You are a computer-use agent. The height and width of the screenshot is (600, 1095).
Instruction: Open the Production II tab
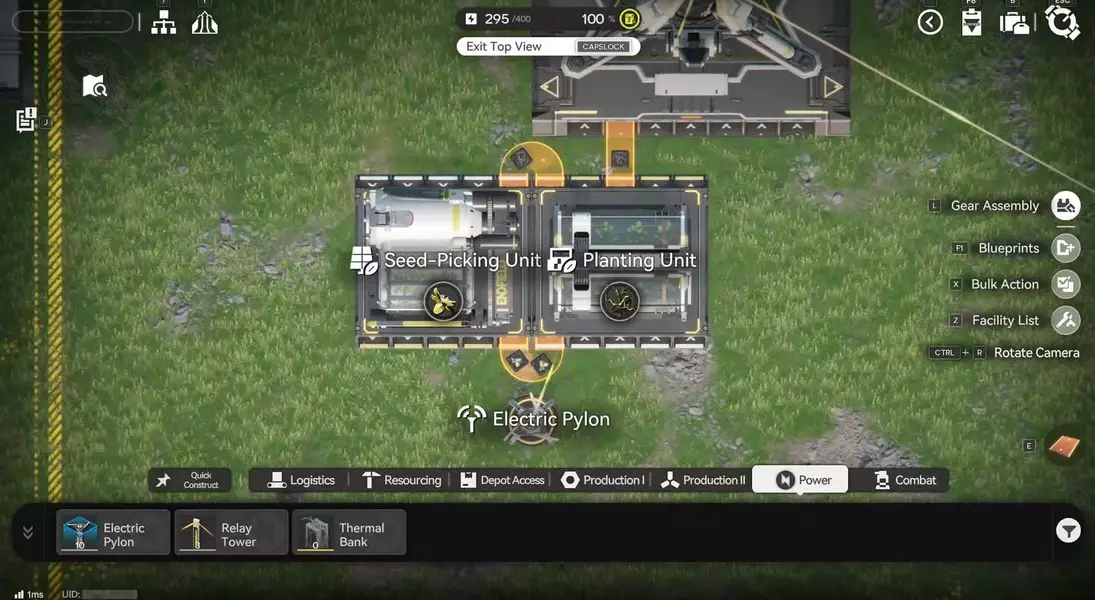pos(703,480)
